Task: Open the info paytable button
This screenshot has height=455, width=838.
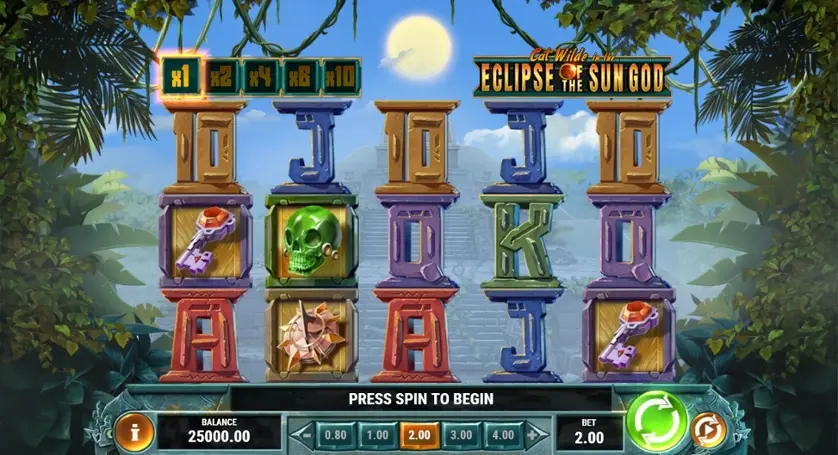Action: (x=133, y=431)
